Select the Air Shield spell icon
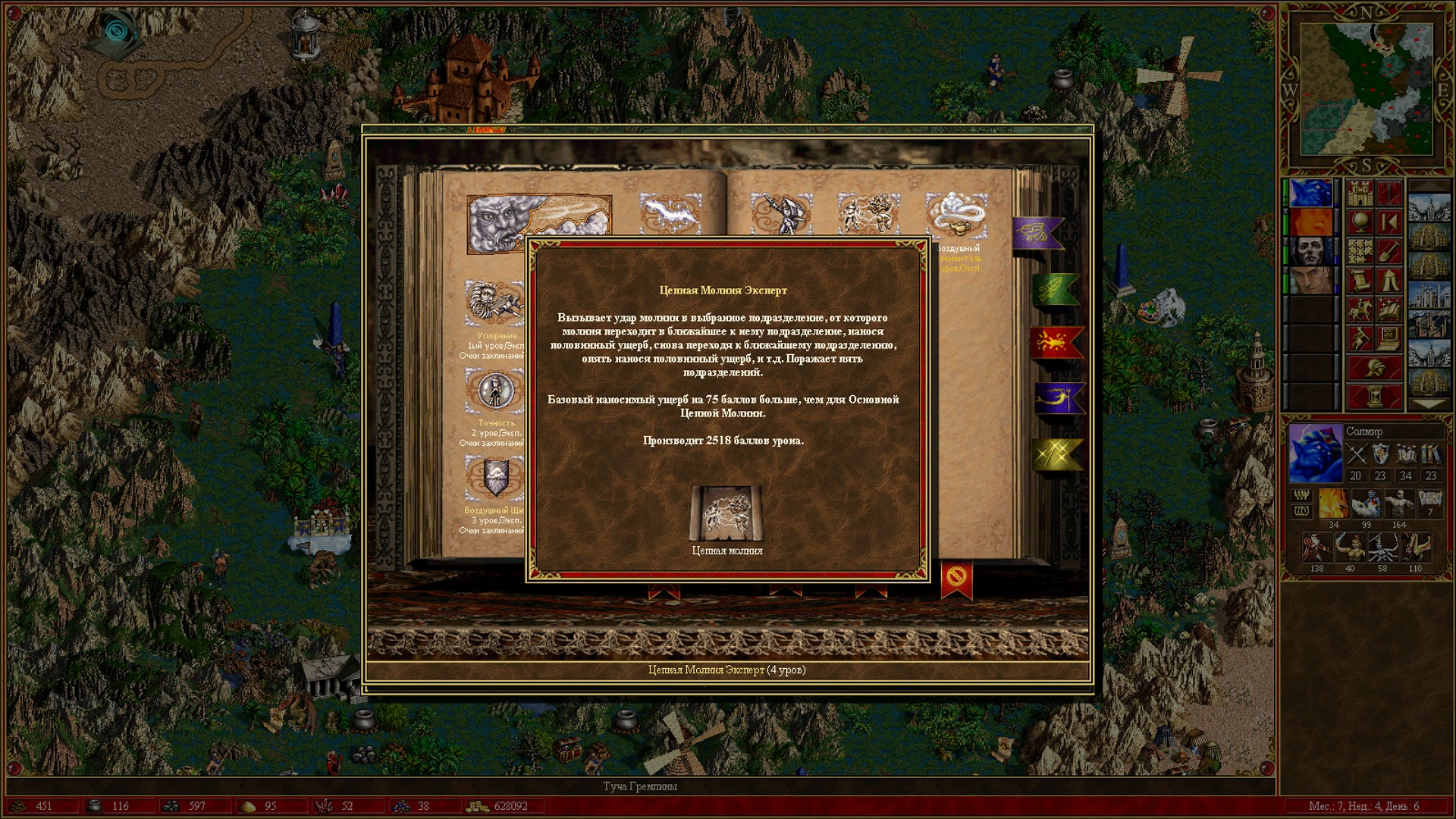The image size is (1456, 819). (494, 479)
